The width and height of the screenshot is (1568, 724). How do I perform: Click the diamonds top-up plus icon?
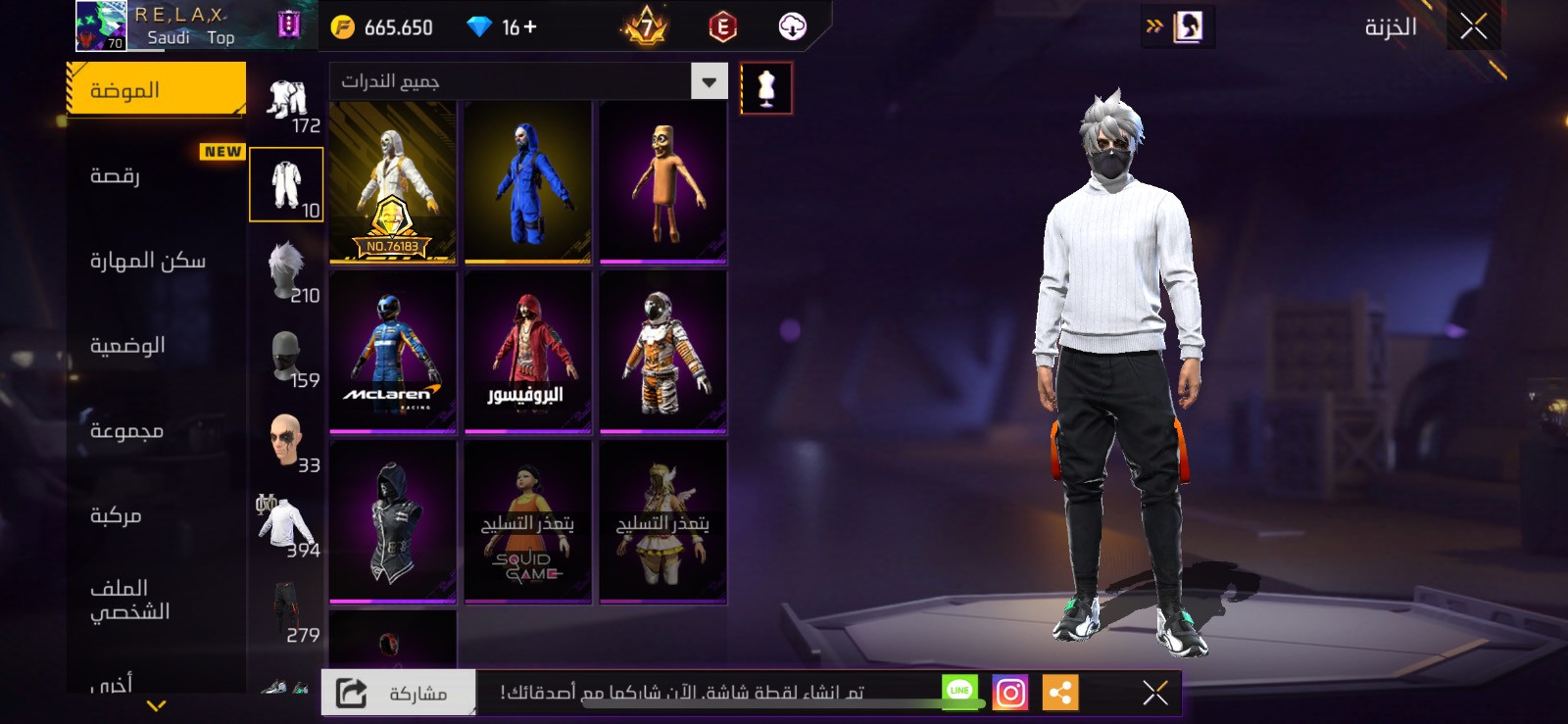pos(530,27)
